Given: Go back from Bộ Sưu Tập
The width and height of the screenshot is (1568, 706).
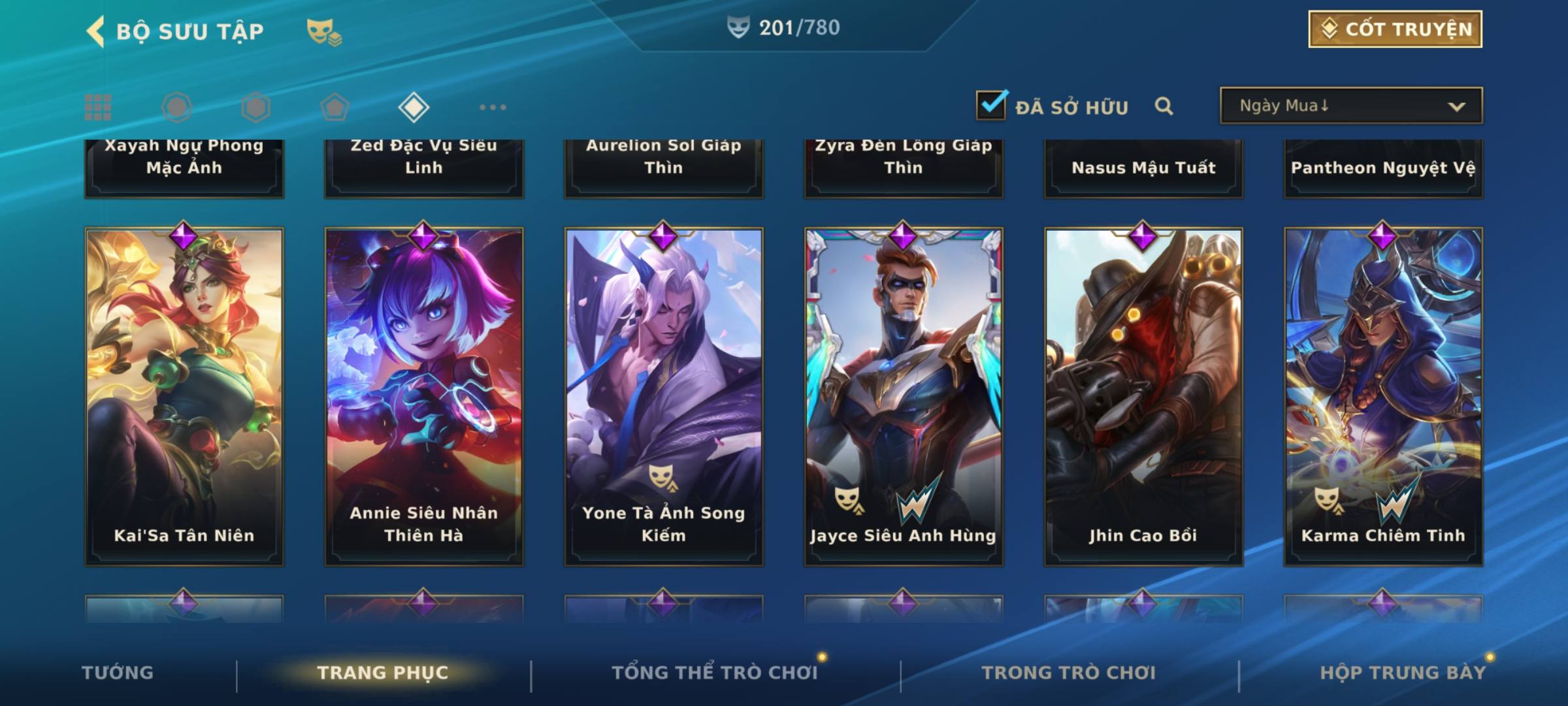Looking at the screenshot, I should point(95,31).
